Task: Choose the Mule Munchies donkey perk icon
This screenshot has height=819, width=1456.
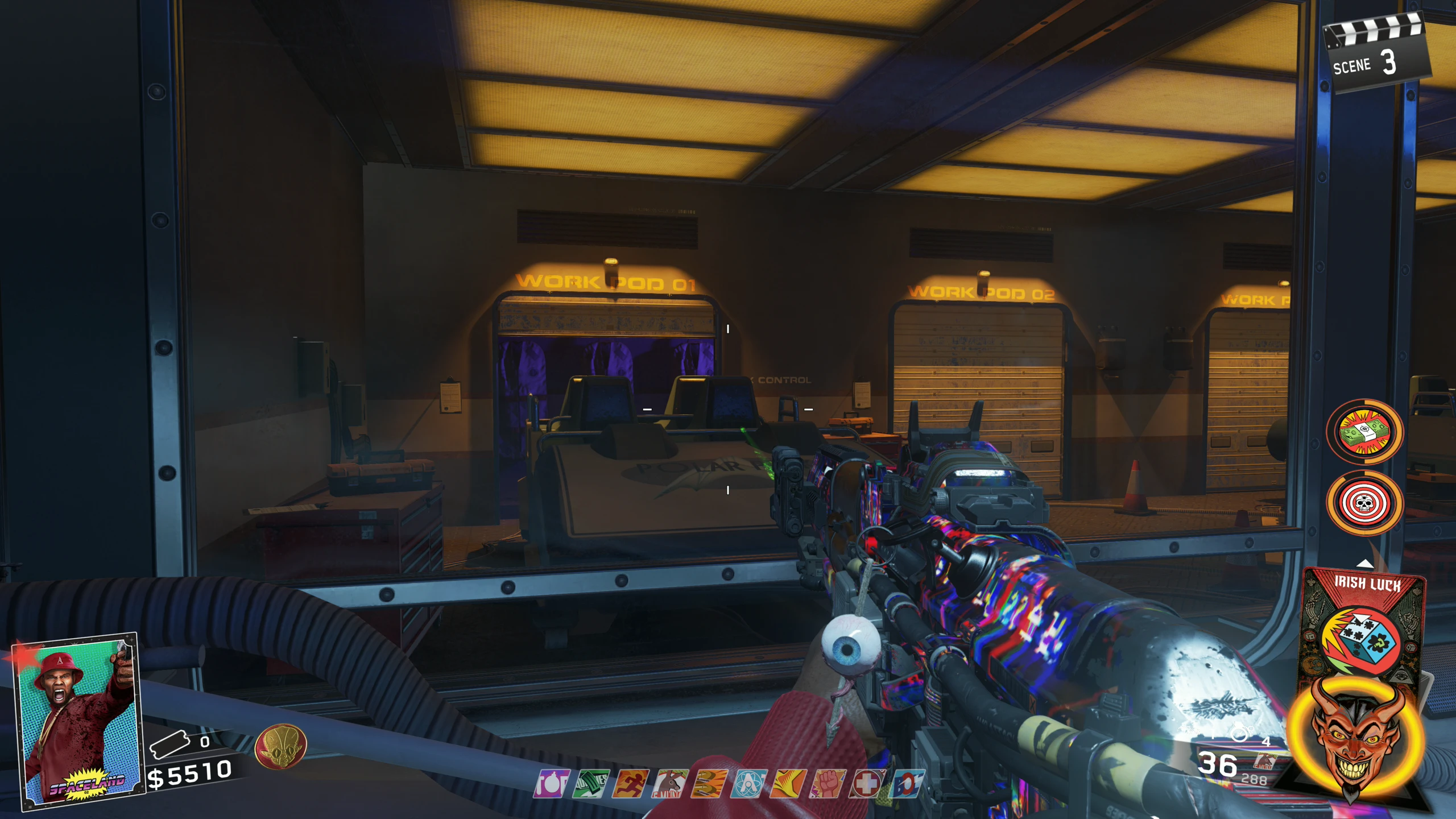Action: tap(670, 784)
